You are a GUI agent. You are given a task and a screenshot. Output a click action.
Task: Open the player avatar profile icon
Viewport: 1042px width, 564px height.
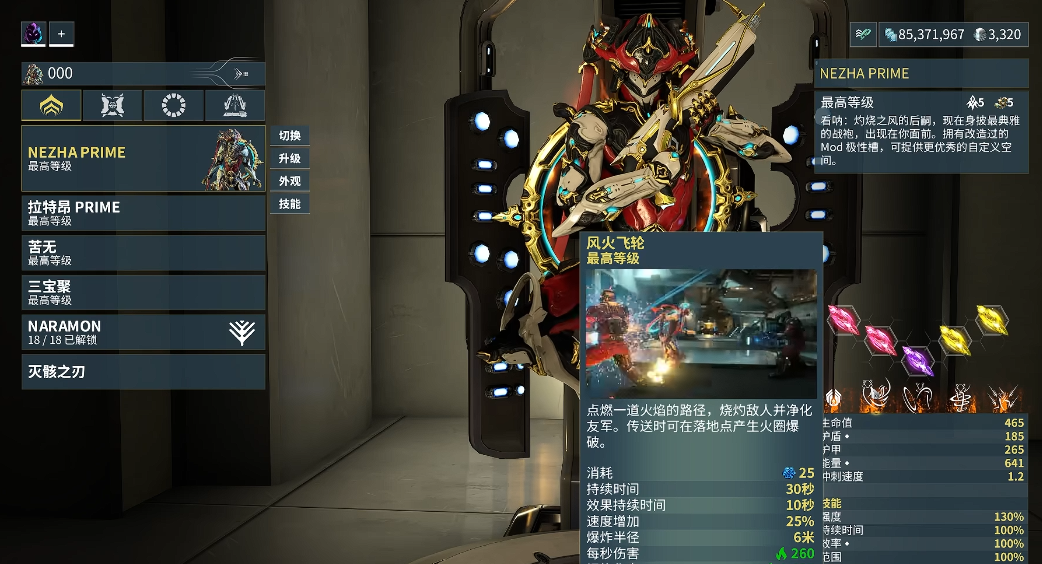(x=34, y=34)
